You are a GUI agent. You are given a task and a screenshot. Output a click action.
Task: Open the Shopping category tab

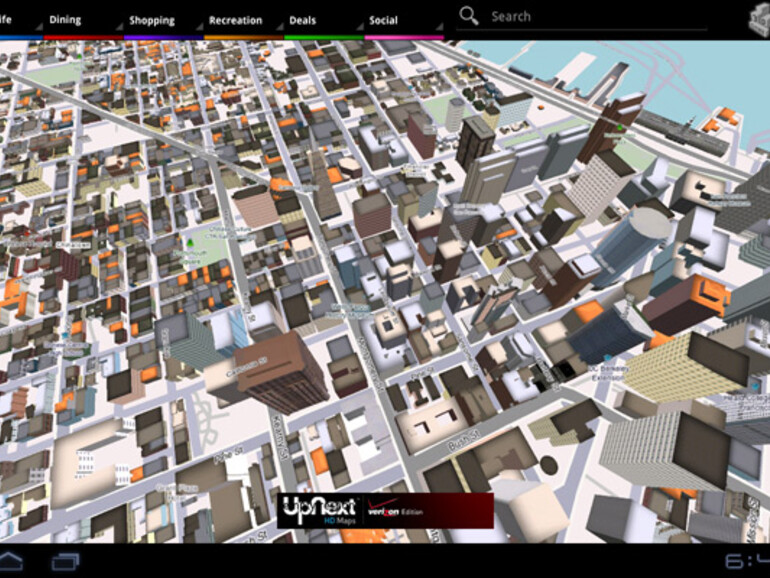pyautogui.click(x=151, y=20)
